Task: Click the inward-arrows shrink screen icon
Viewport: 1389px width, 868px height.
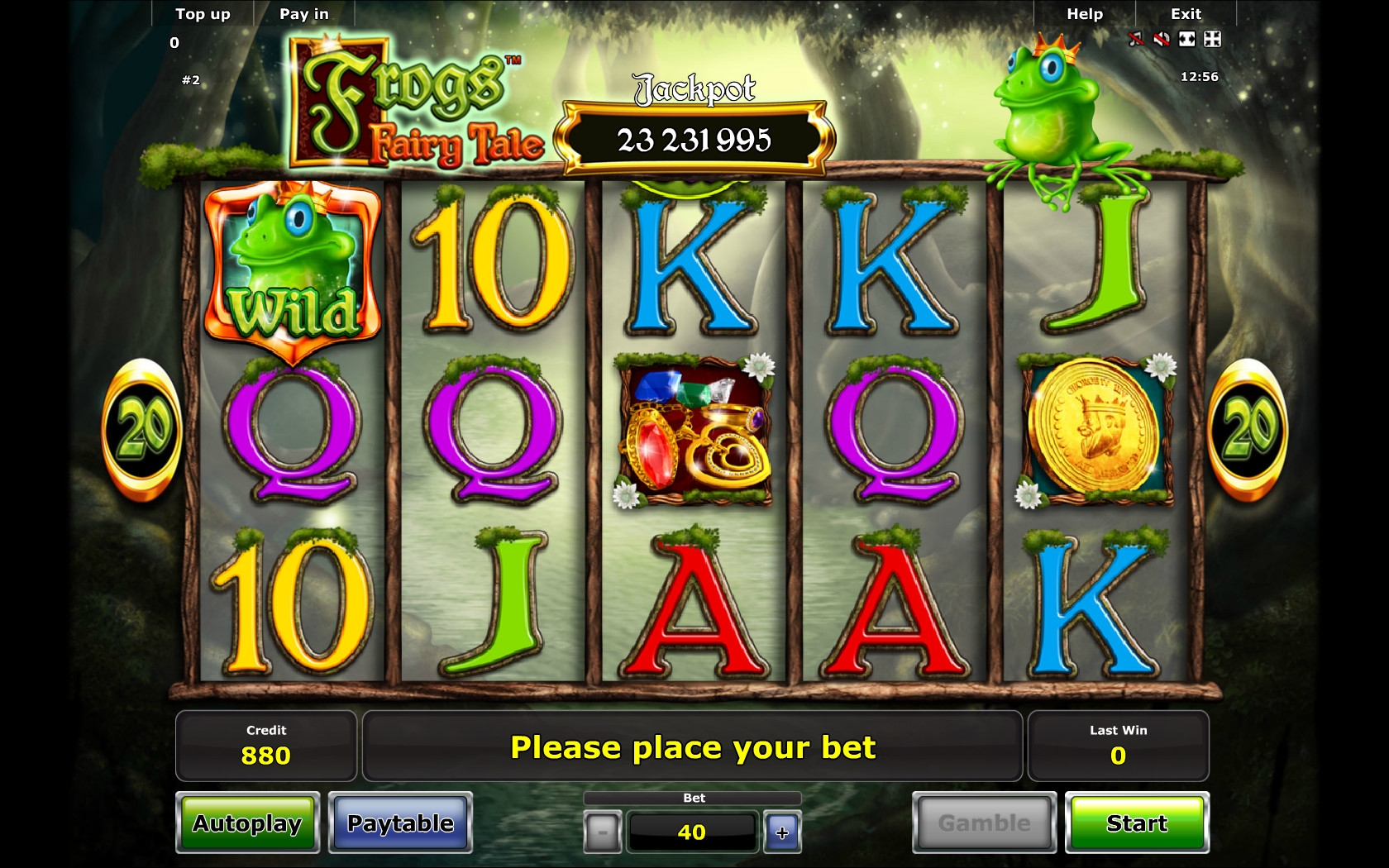Action: [x=1212, y=39]
